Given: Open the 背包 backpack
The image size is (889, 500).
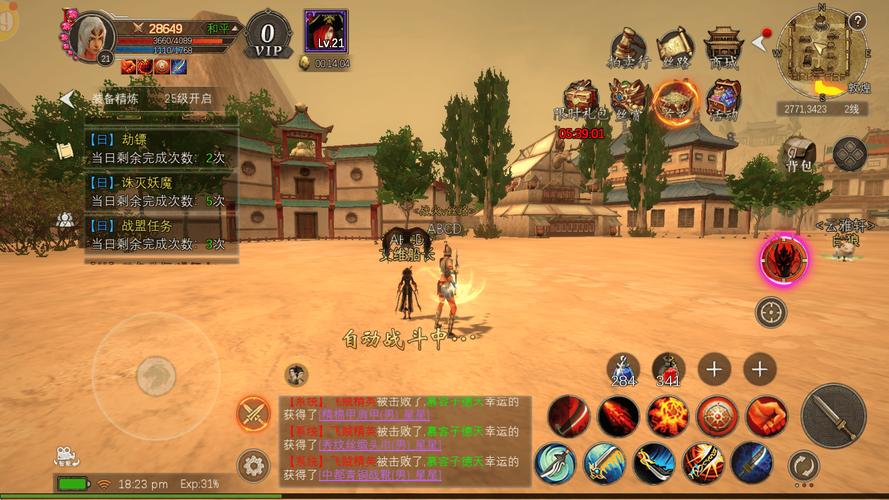Looking at the screenshot, I should 796,154.
